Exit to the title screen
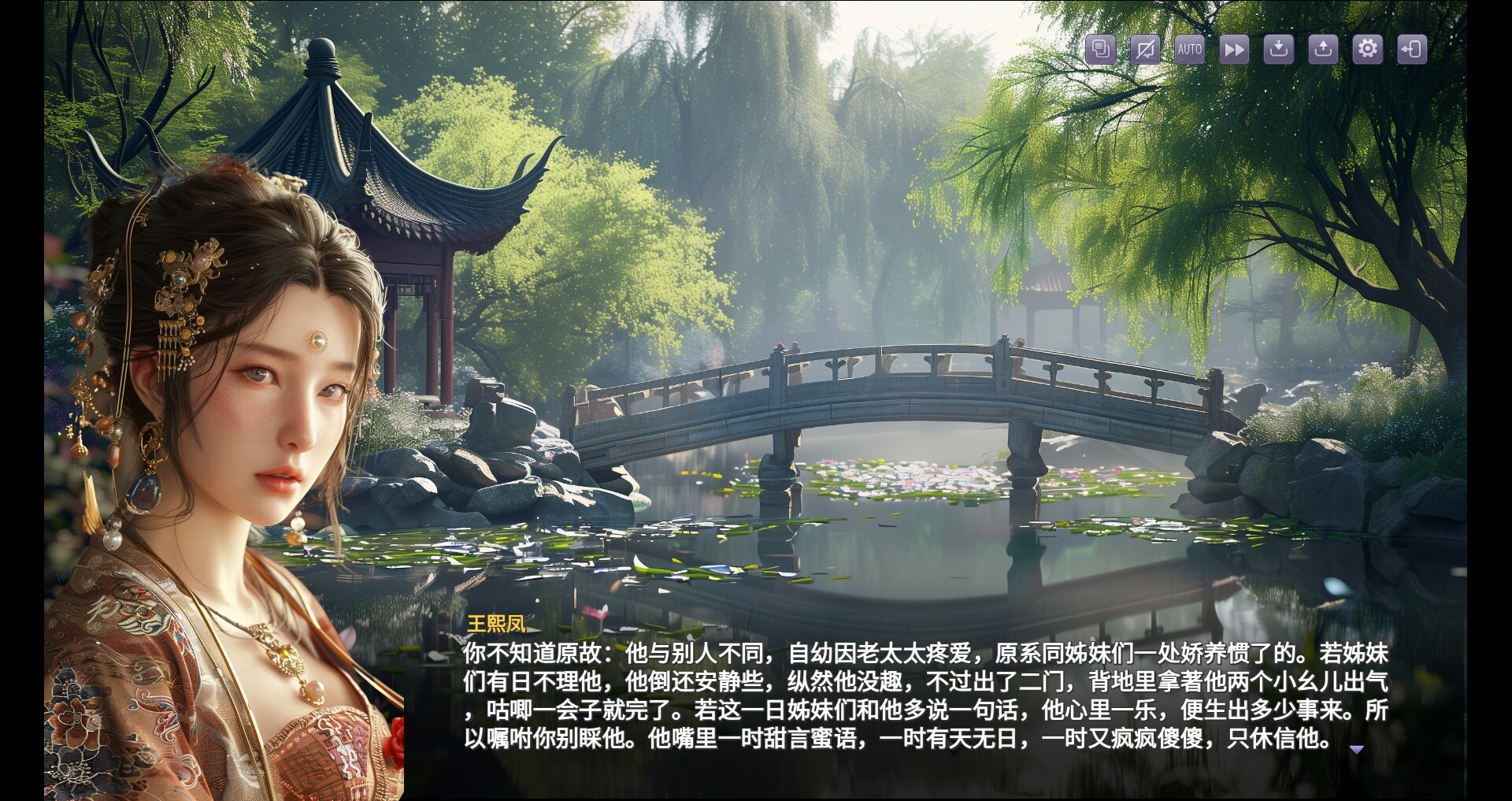Viewport: 1512px width, 801px height. point(1412,50)
